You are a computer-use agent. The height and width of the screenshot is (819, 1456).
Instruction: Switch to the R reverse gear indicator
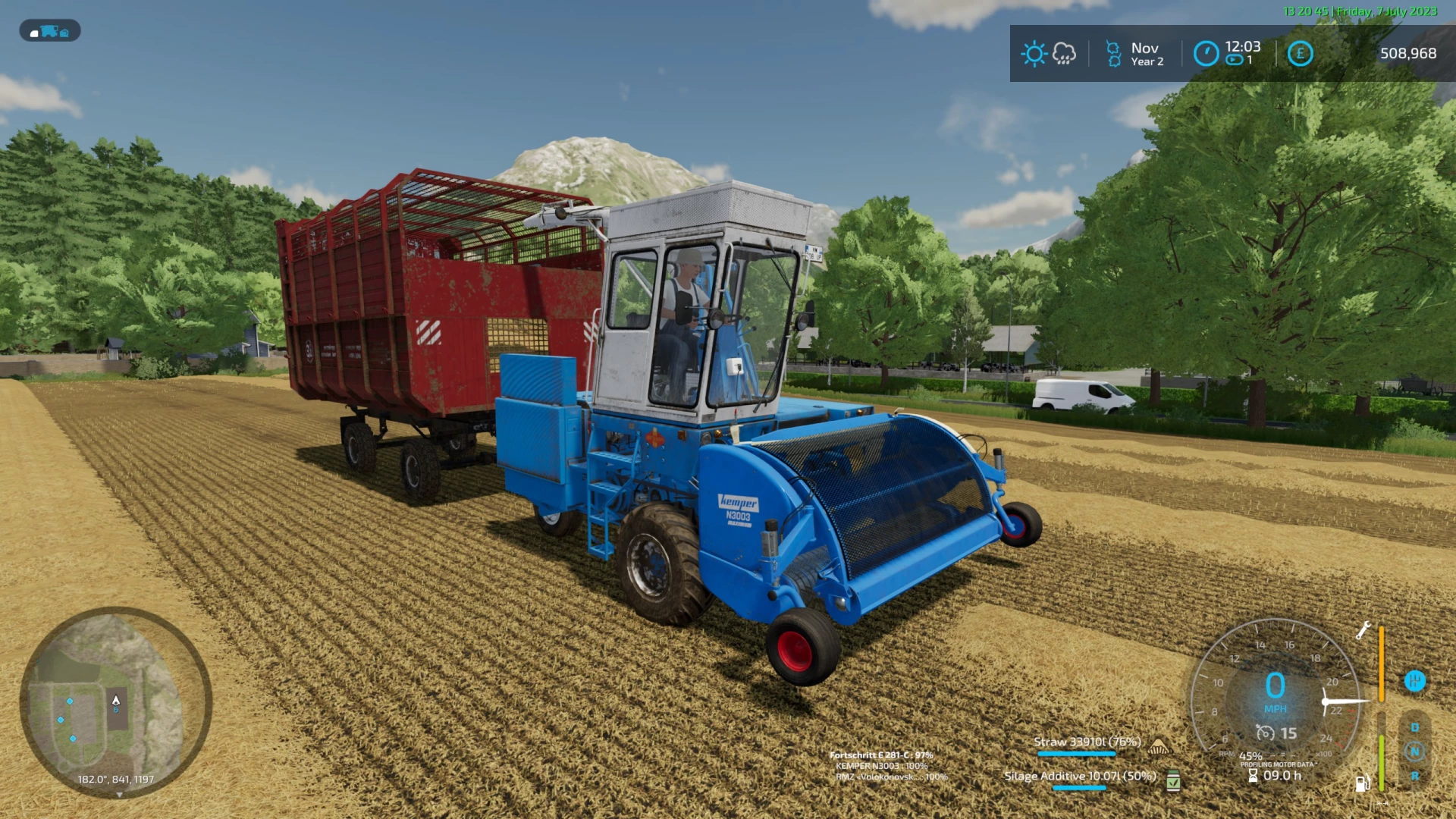(x=1415, y=777)
